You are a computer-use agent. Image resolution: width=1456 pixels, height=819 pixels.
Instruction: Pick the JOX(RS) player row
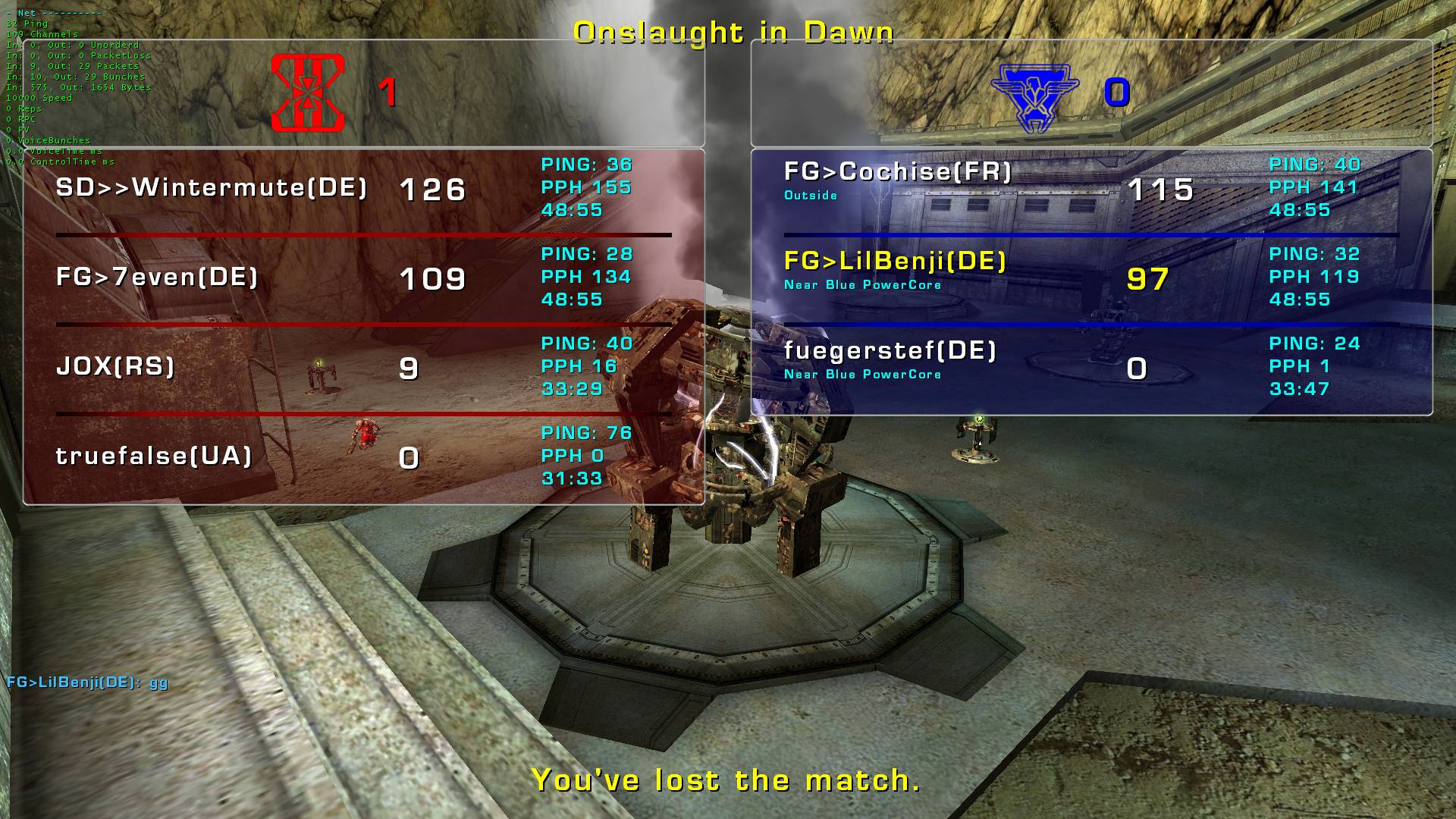[115, 367]
